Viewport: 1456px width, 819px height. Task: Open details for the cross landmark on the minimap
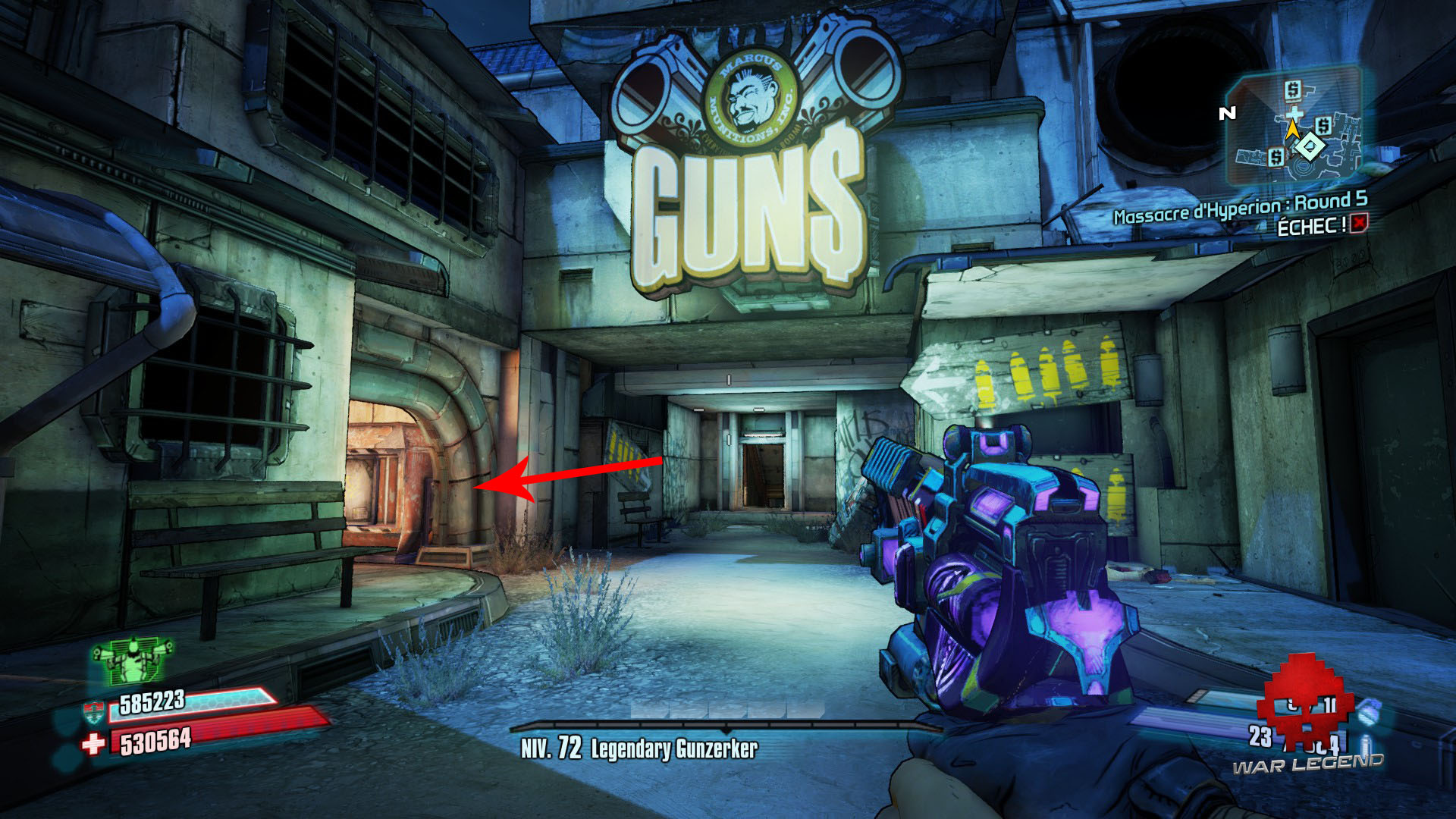pos(1294,113)
